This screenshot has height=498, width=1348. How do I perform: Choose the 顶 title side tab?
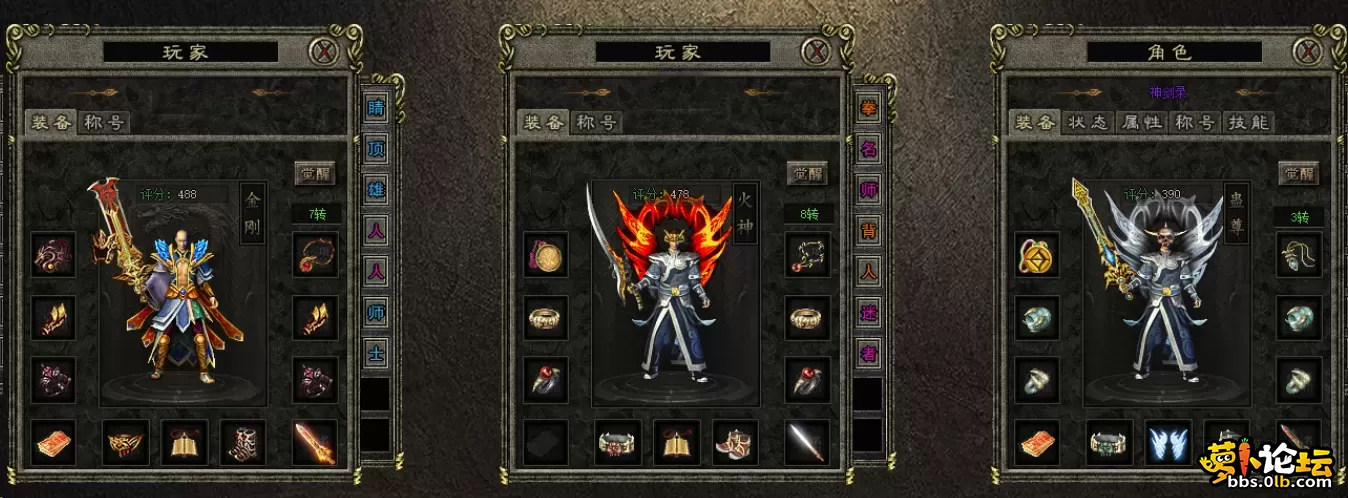[x=376, y=150]
